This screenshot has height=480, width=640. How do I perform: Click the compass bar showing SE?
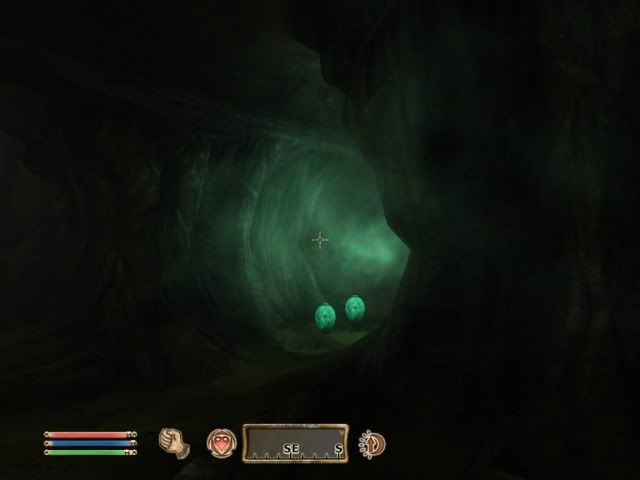(294, 443)
